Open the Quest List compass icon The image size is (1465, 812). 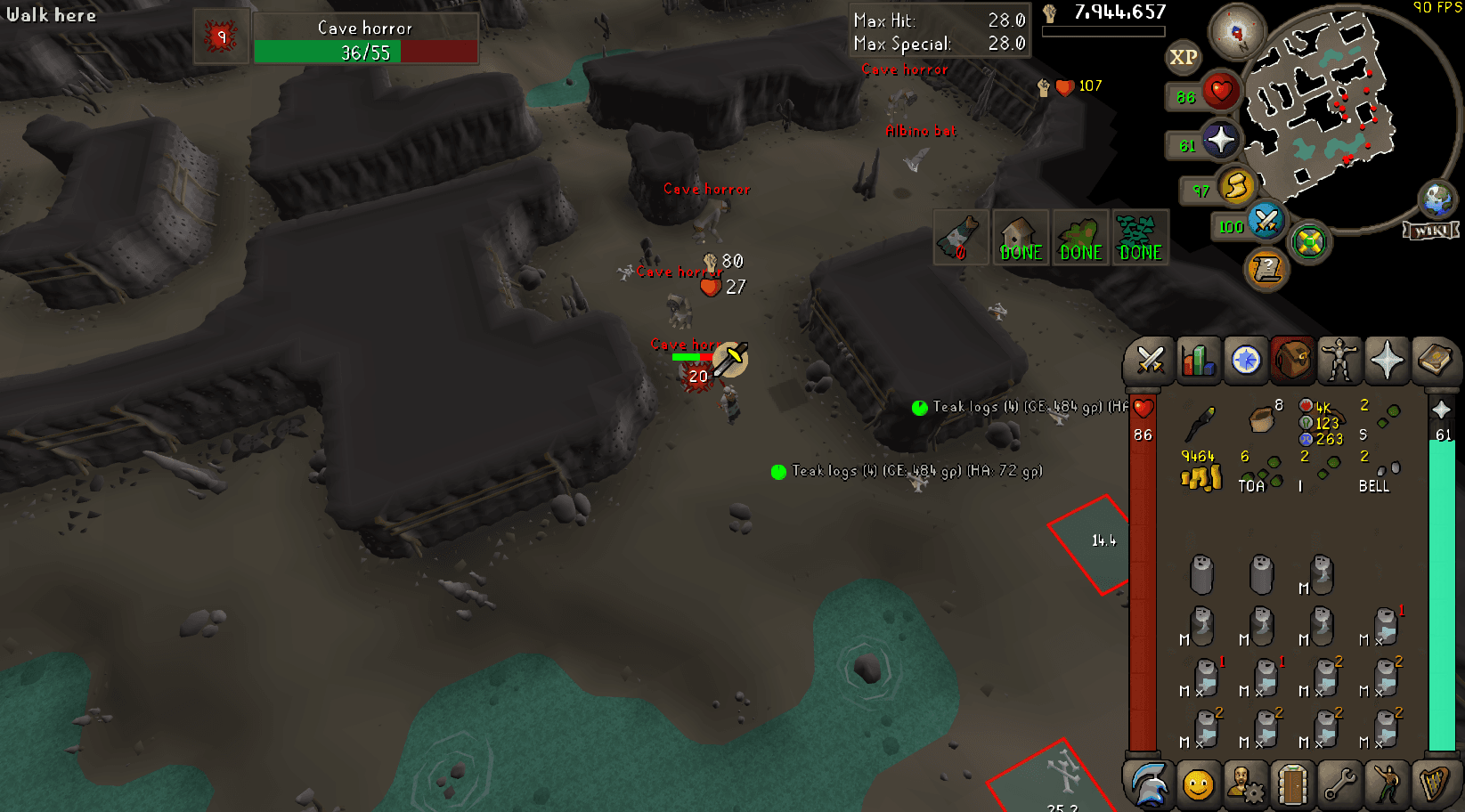(x=1248, y=361)
